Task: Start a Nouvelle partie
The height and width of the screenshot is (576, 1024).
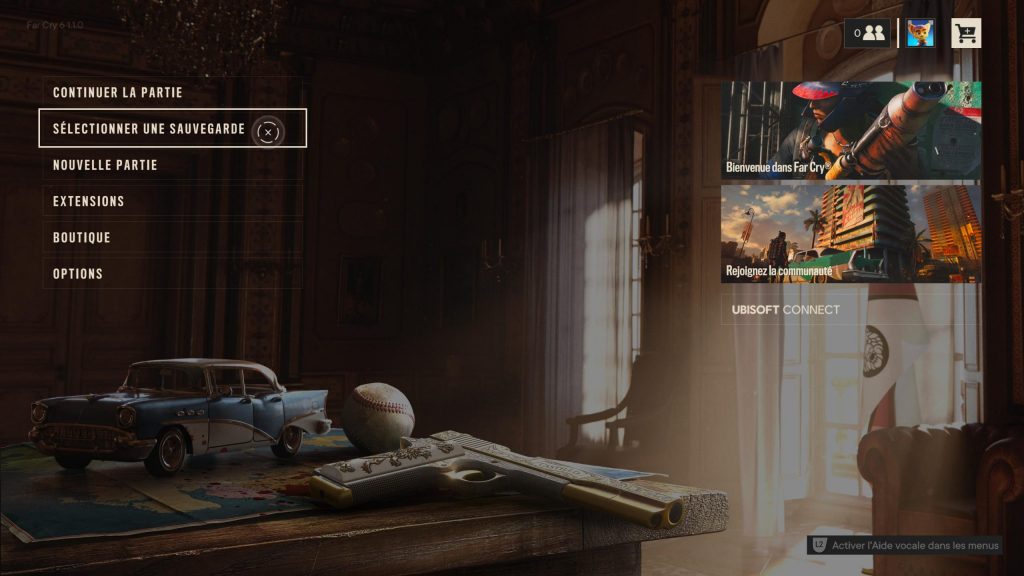Action: (105, 165)
